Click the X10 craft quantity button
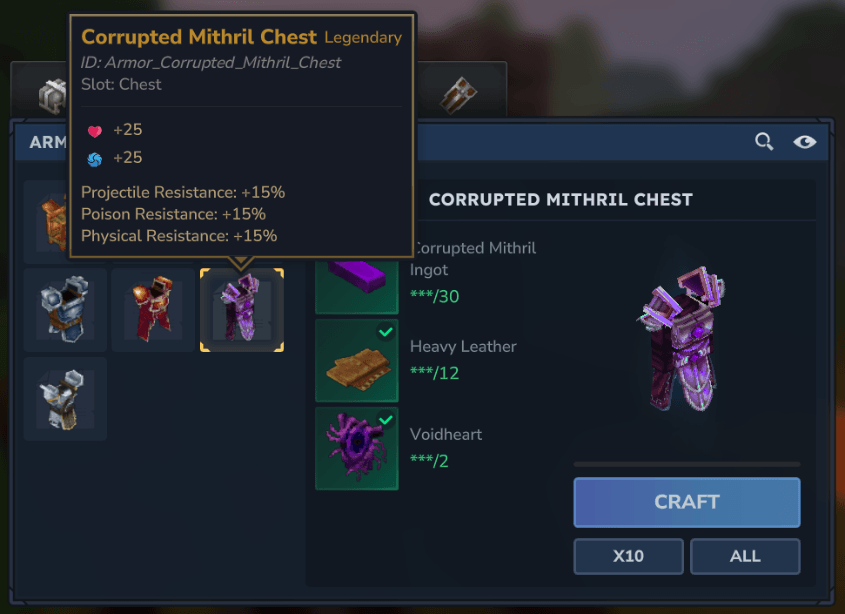The width and height of the screenshot is (845, 614). point(628,556)
